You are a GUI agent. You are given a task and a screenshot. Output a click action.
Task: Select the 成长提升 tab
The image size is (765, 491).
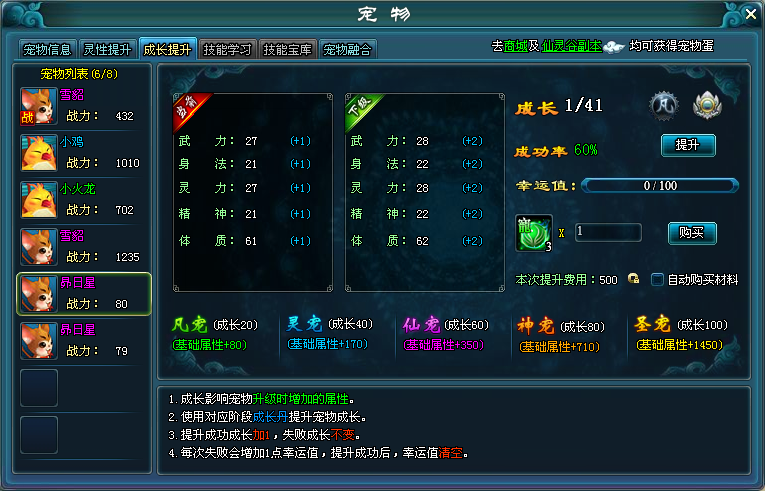[167, 48]
